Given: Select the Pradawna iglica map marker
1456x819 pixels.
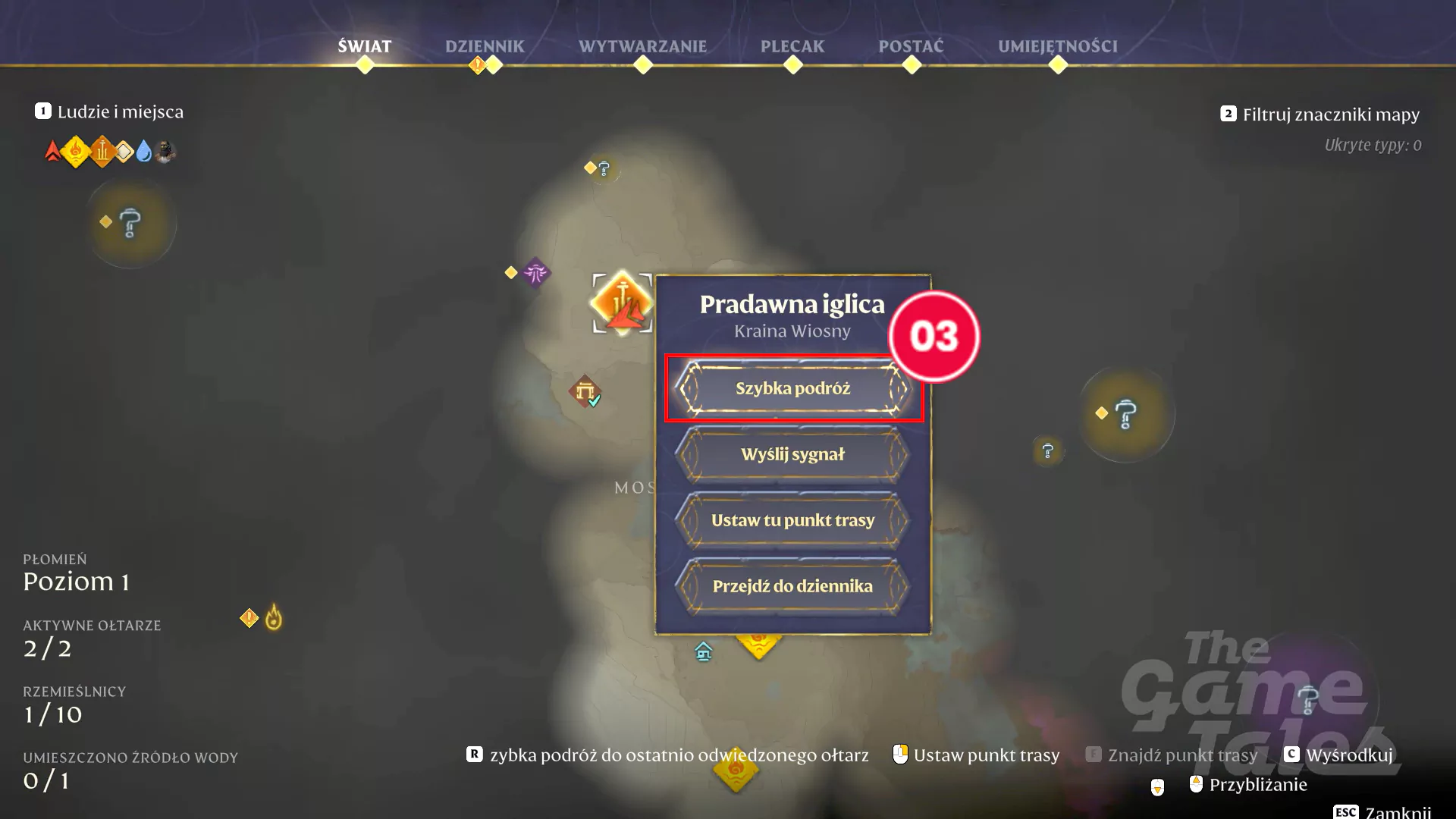Looking at the screenshot, I should [x=622, y=303].
